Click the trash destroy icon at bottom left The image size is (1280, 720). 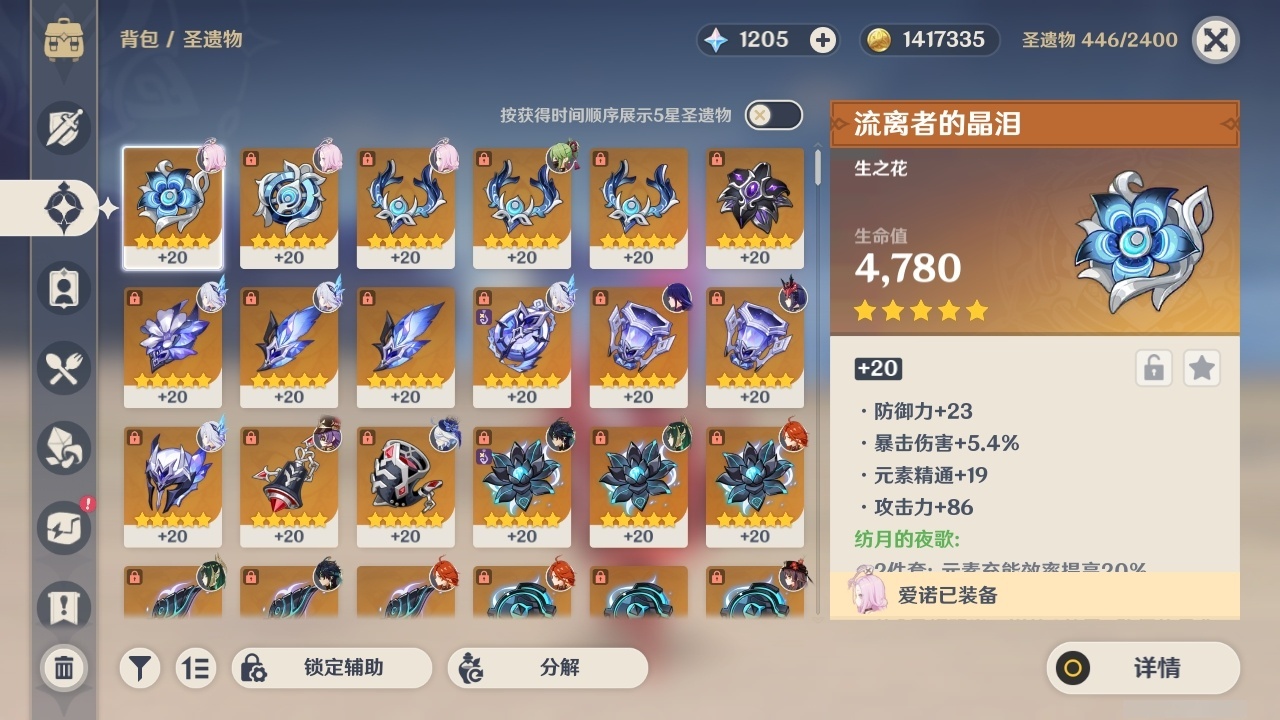(63, 668)
